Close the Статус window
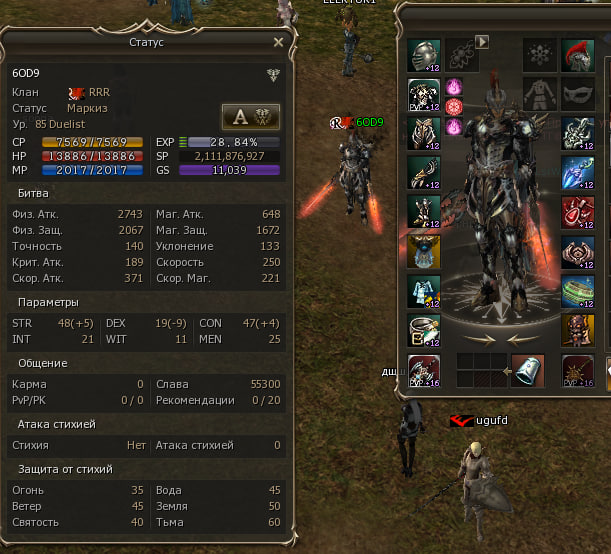 point(278,43)
